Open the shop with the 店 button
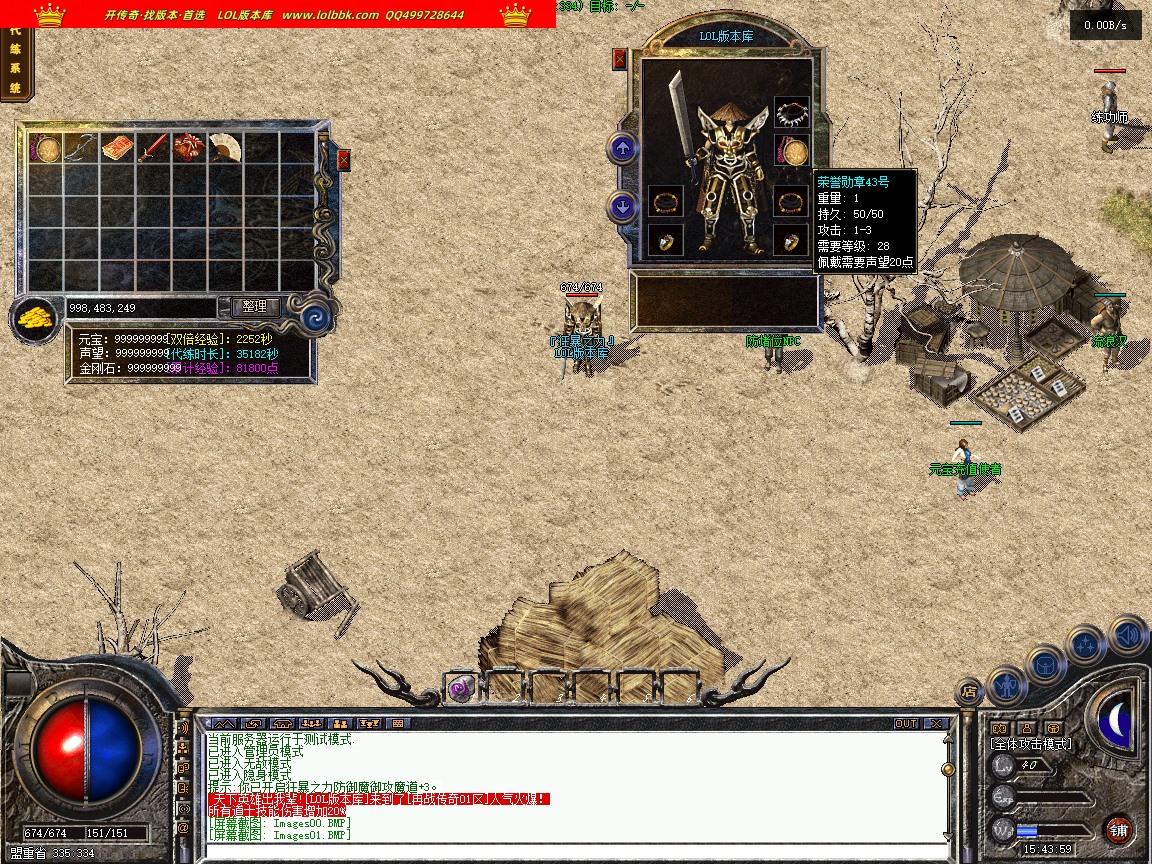This screenshot has height=864, width=1152. point(968,690)
